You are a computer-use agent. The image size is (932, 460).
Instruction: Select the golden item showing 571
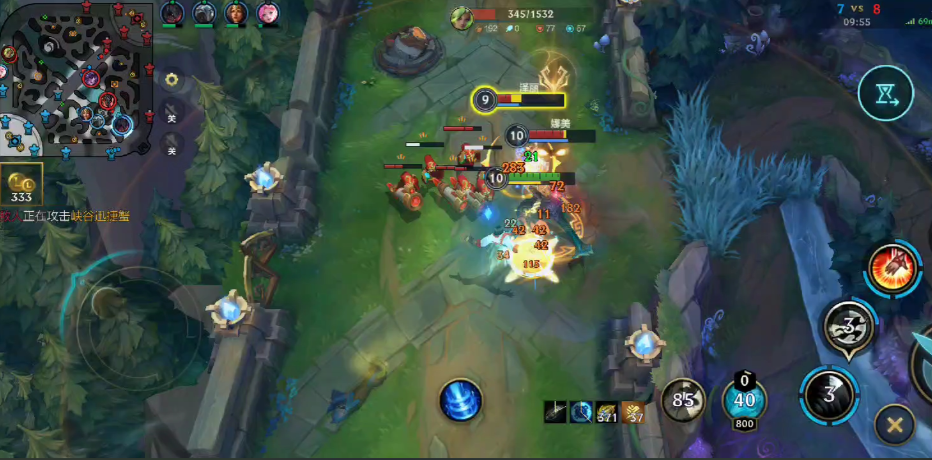607,411
